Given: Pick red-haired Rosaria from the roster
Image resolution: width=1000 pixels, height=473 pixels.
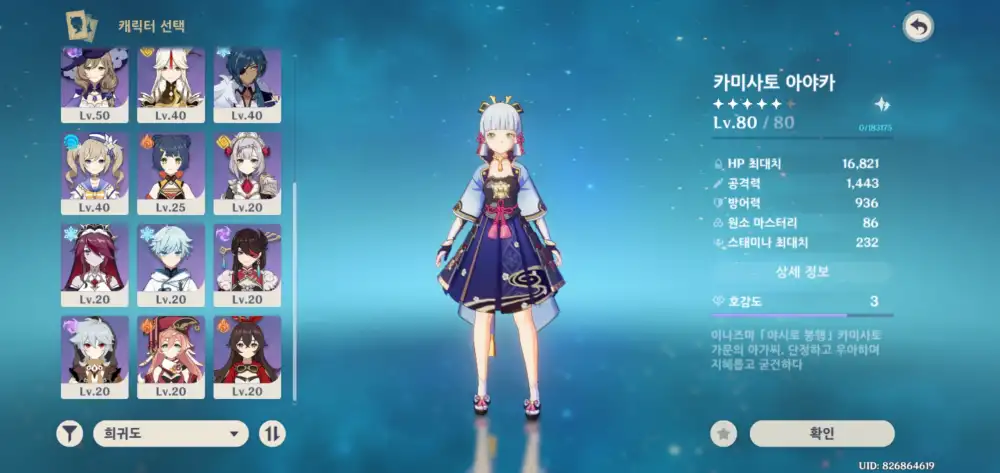Looking at the screenshot, I should (95, 263).
